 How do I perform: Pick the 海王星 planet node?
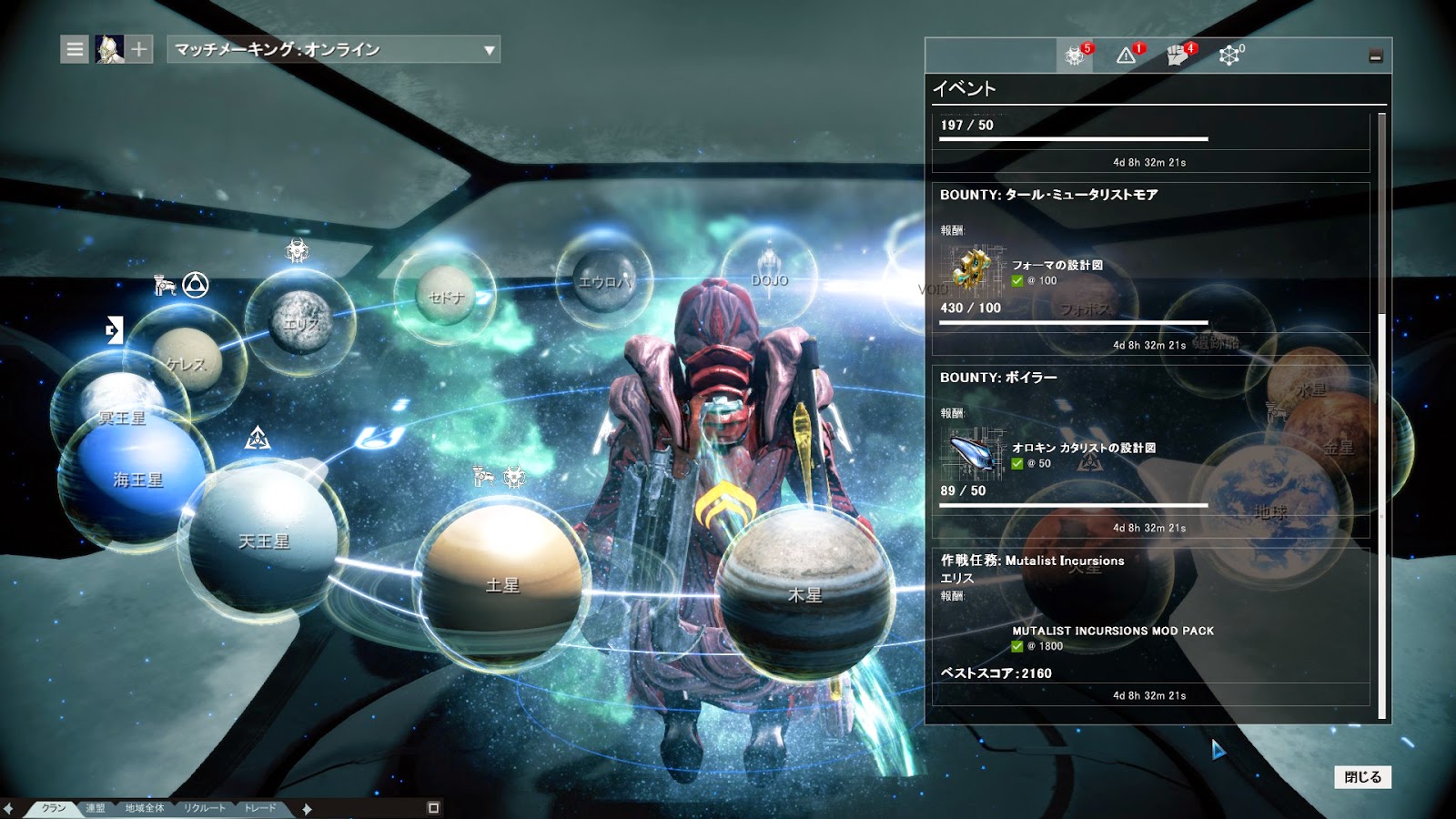tap(136, 478)
